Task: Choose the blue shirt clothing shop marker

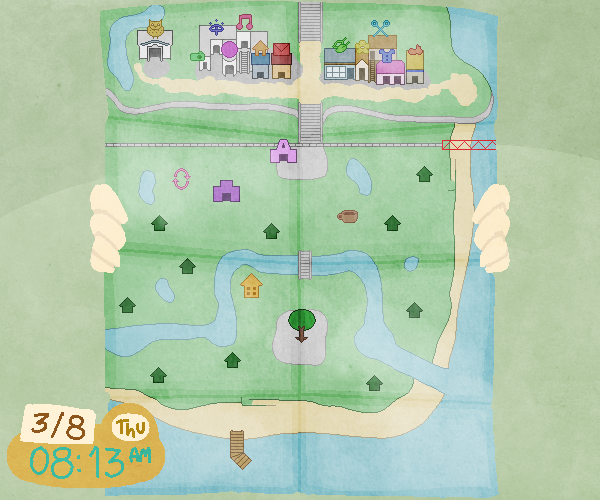Action: click(x=386, y=56)
